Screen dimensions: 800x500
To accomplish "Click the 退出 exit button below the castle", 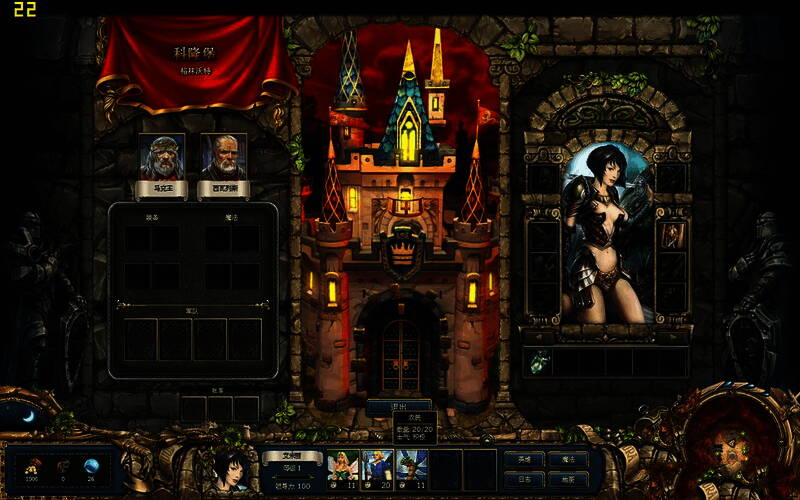I will pyautogui.click(x=399, y=406).
